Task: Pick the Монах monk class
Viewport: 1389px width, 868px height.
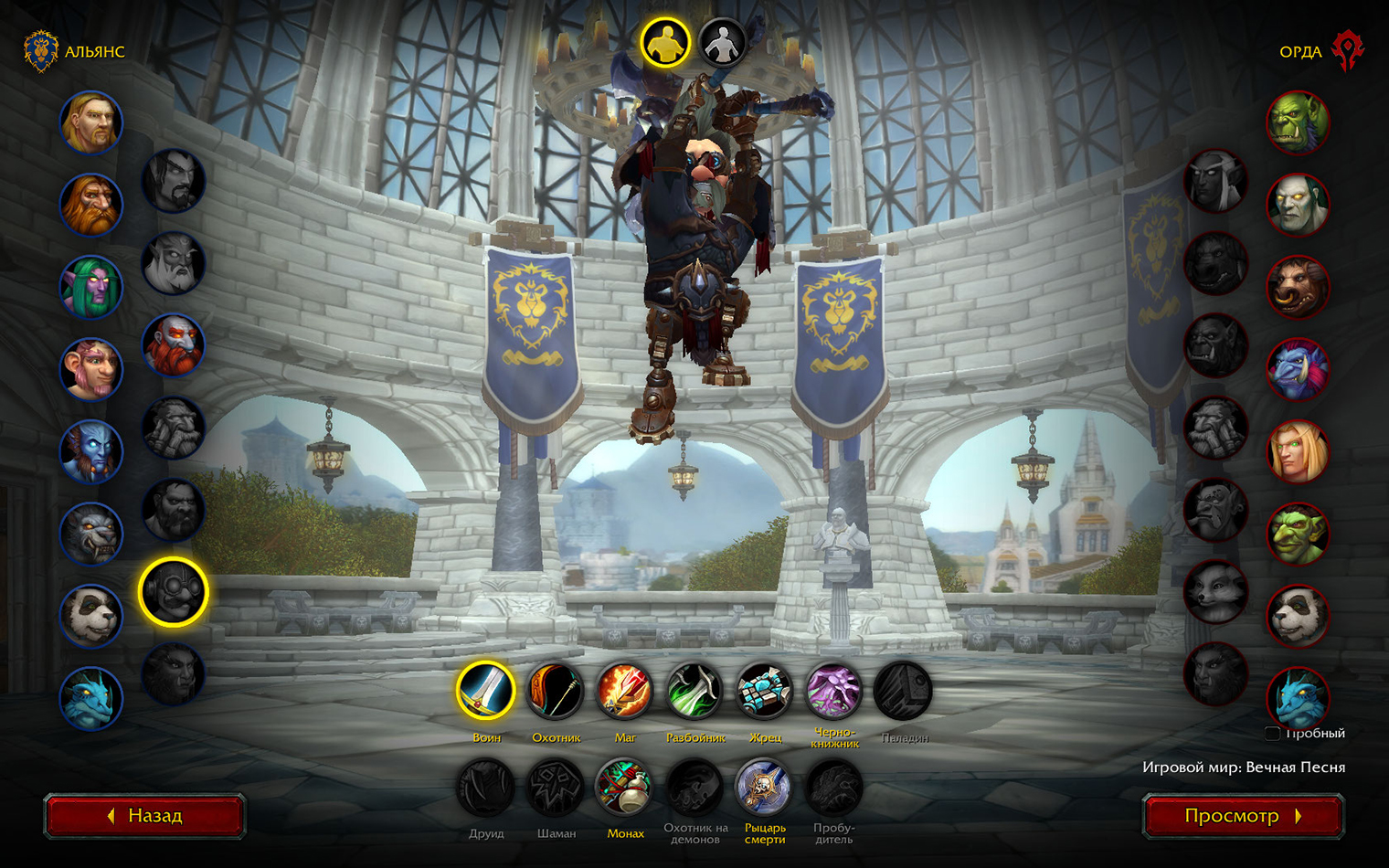Action: pyautogui.click(x=625, y=788)
